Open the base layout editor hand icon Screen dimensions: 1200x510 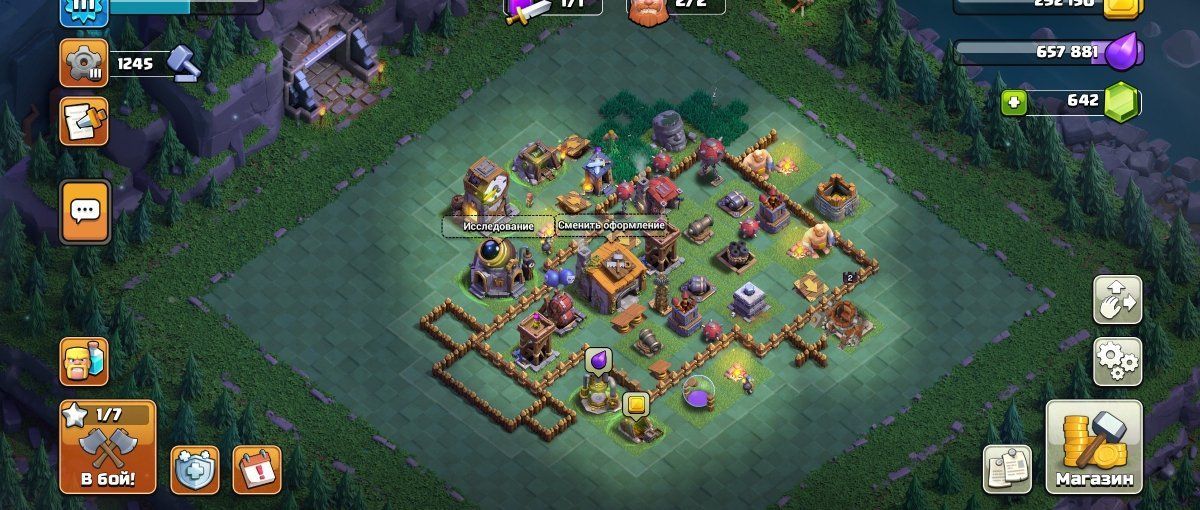1117,299
